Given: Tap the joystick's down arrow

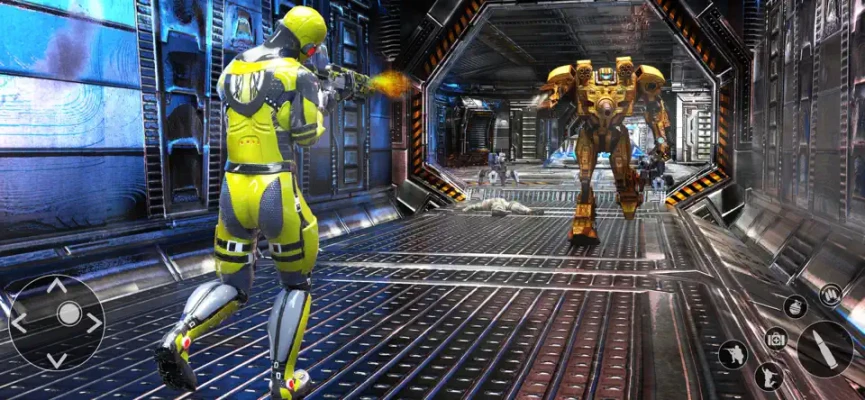Looking at the screenshot, I should (x=57, y=358).
